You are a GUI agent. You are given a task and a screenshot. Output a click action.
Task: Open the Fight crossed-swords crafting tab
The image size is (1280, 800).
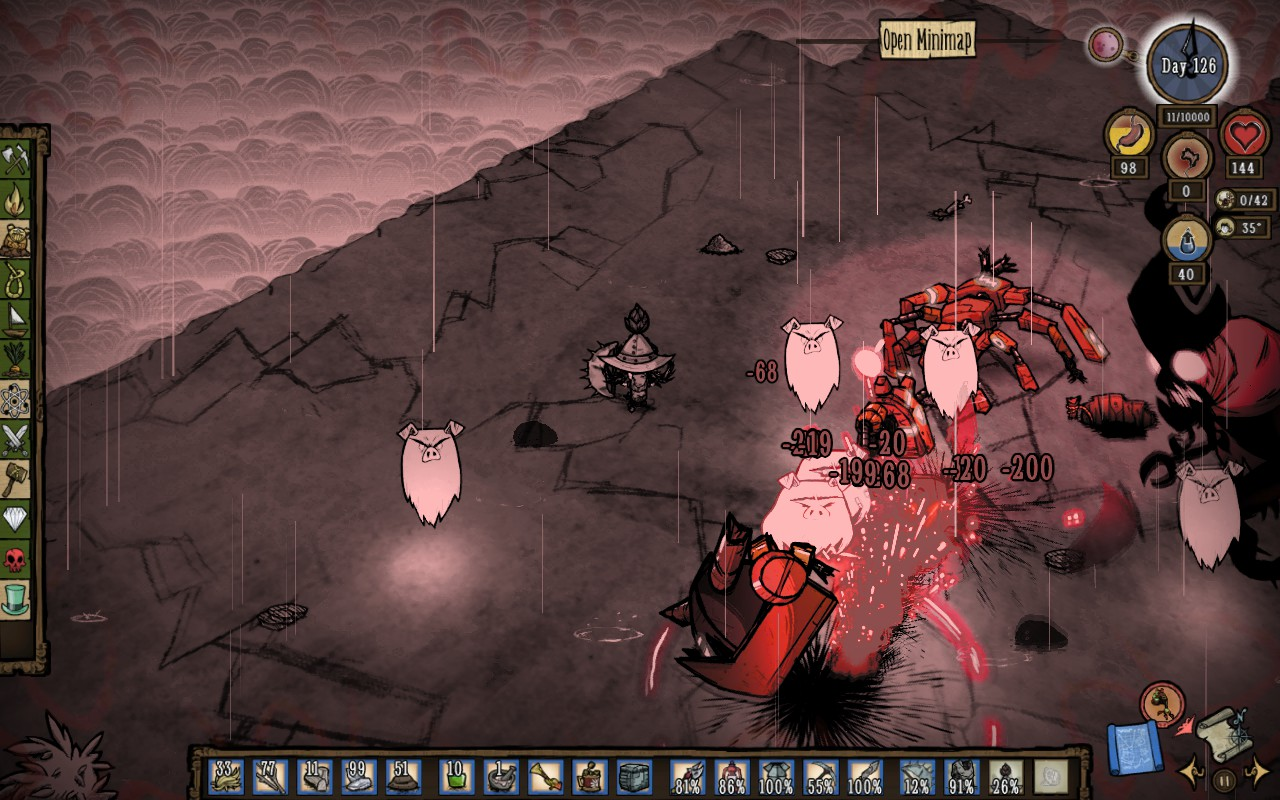point(16,437)
